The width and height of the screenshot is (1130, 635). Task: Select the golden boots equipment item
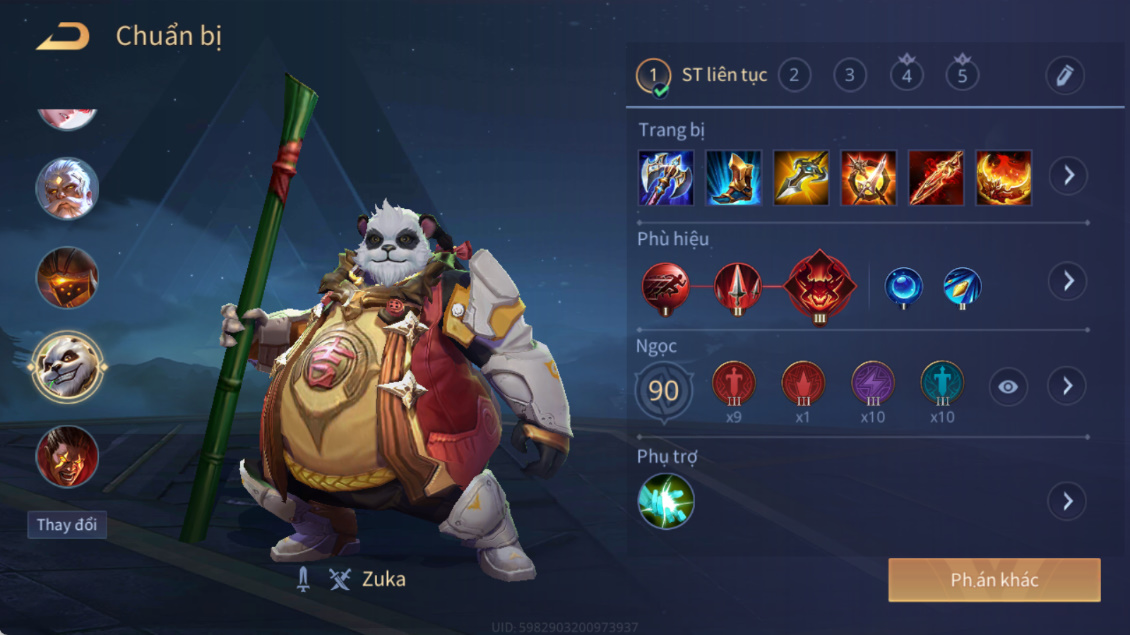pyautogui.click(x=734, y=178)
